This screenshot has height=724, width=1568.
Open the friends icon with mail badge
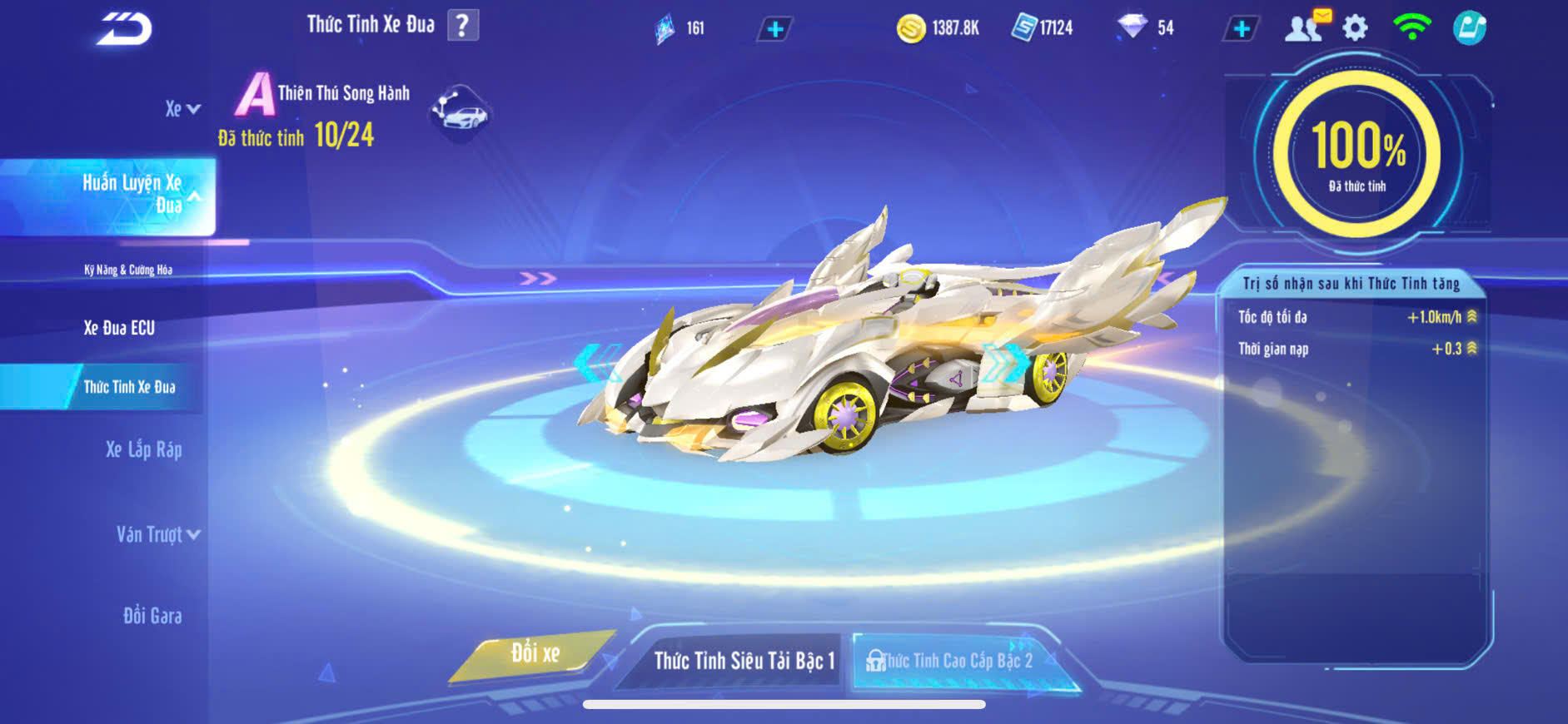click(1305, 27)
